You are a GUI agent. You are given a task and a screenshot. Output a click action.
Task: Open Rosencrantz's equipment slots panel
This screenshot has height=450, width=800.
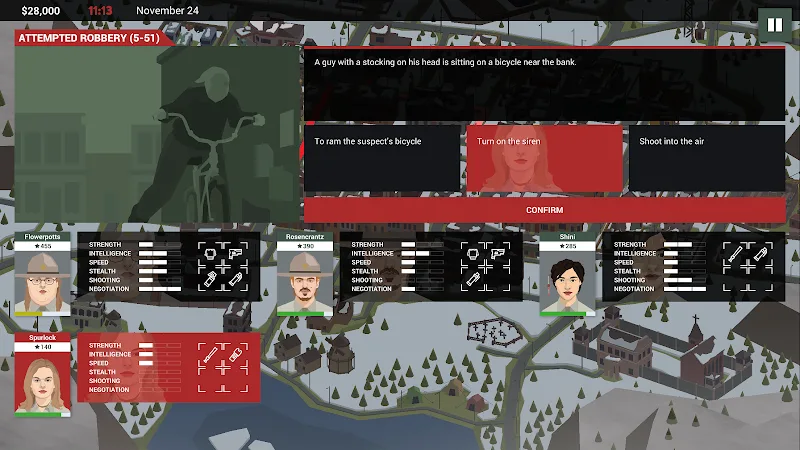pyautogui.click(x=484, y=267)
